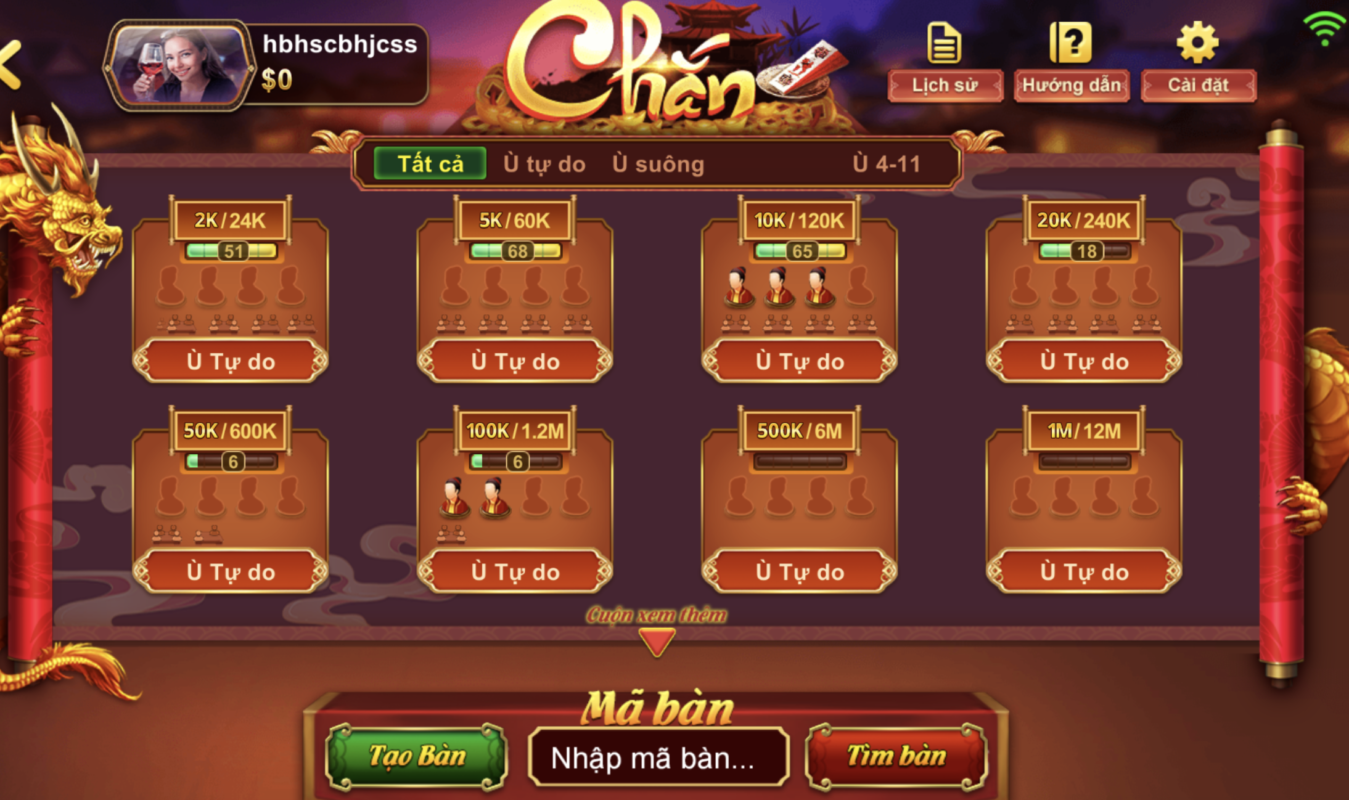
Task: Switch to the Ù 4-11 tab
Action: (x=886, y=164)
